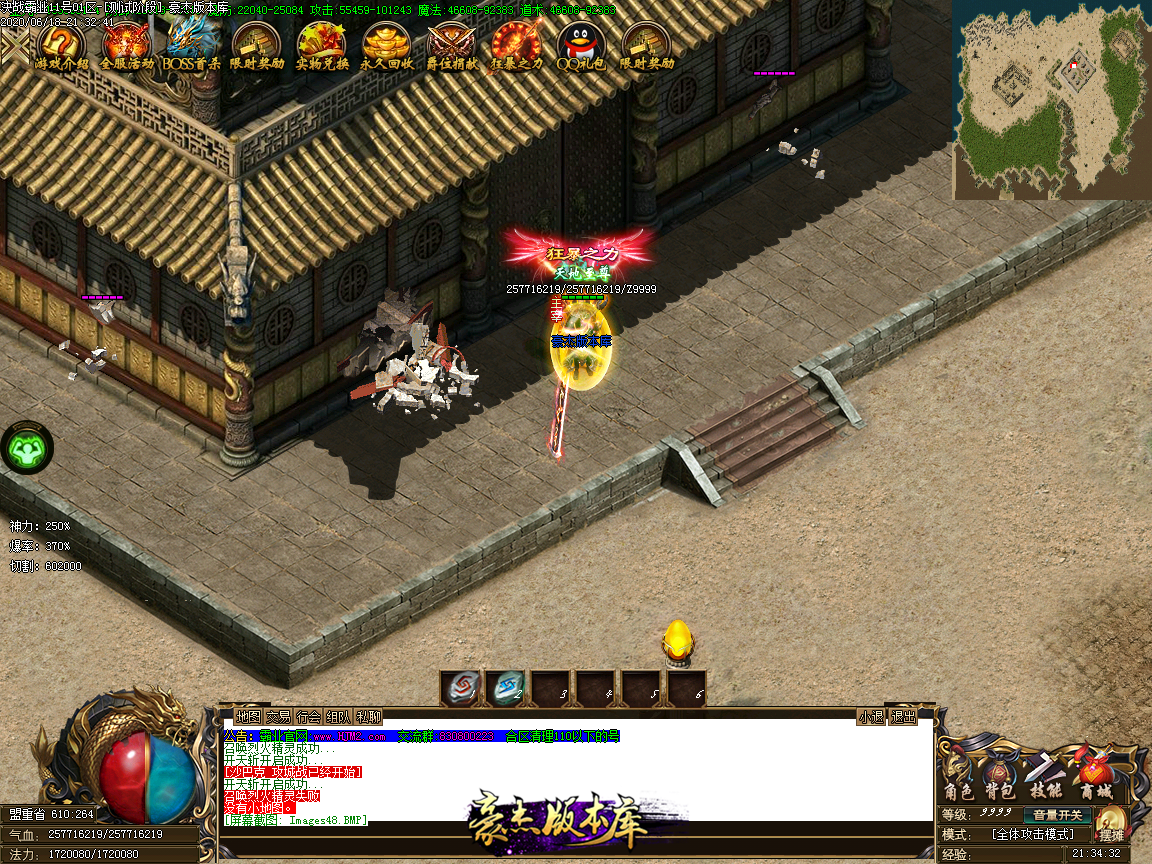Open the 全服活动 server events icon
This screenshot has width=1152, height=864.
point(127,45)
